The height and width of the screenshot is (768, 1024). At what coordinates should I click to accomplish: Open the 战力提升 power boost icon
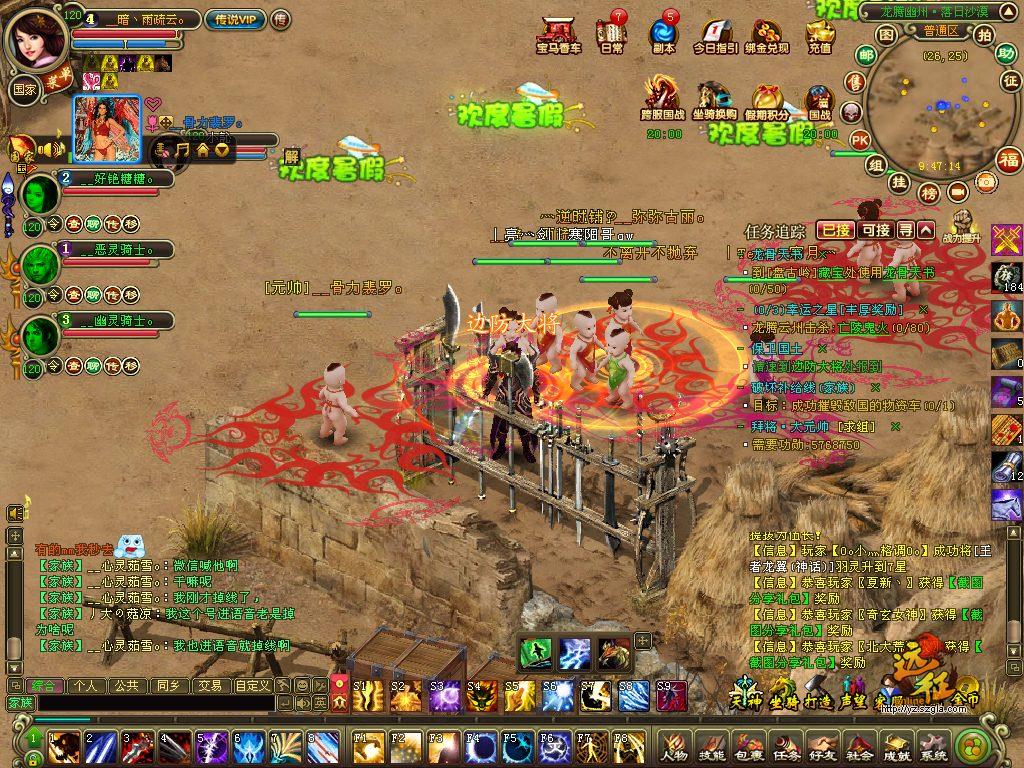tap(962, 226)
